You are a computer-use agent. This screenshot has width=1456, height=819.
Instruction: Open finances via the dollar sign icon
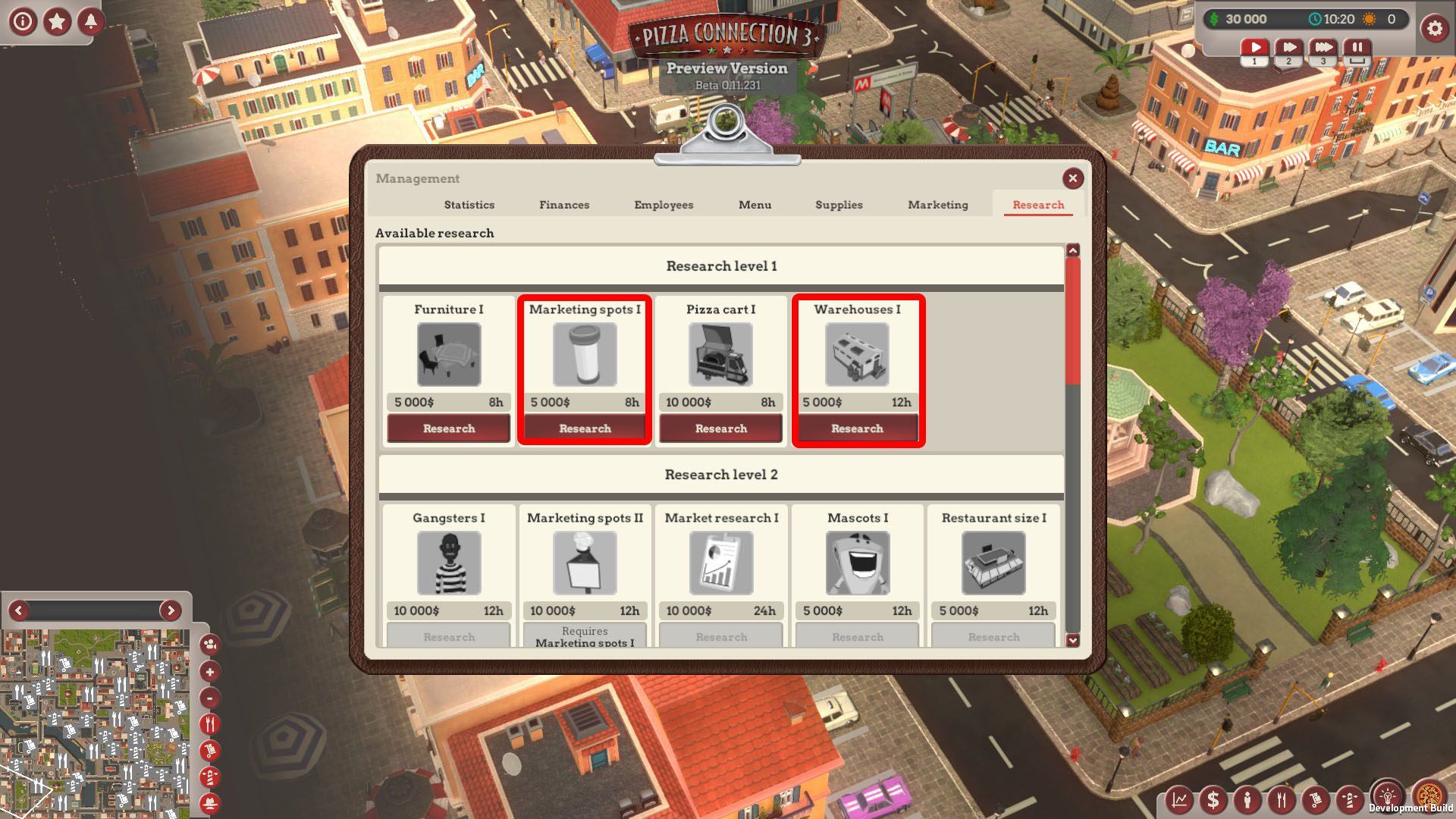coord(1213,799)
